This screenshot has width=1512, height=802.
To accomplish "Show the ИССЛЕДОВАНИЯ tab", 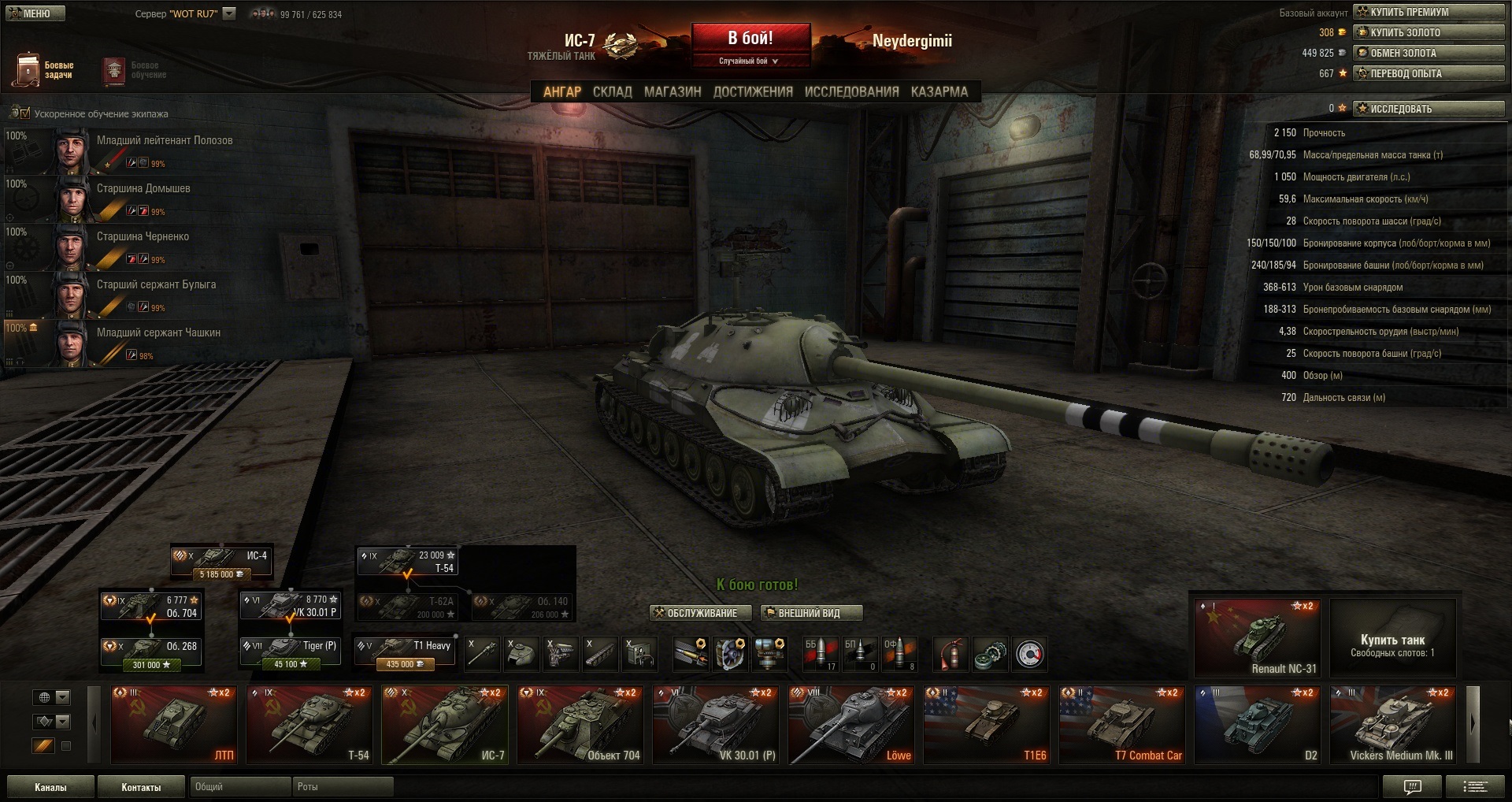I will (x=851, y=92).
